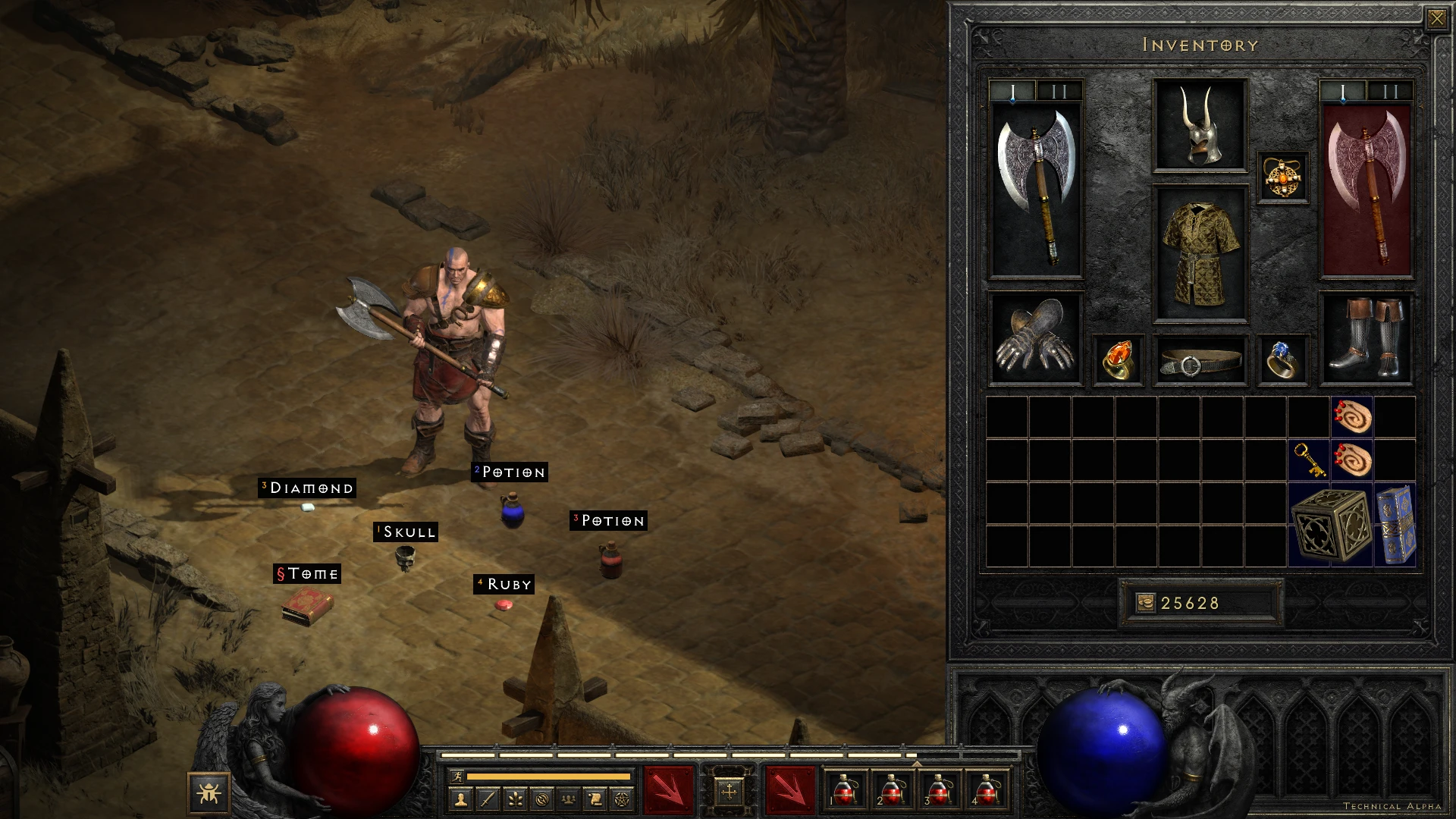Screen dimensions: 1456x819
Task: Open the game menu via pentagram icon
Action: click(x=622, y=799)
